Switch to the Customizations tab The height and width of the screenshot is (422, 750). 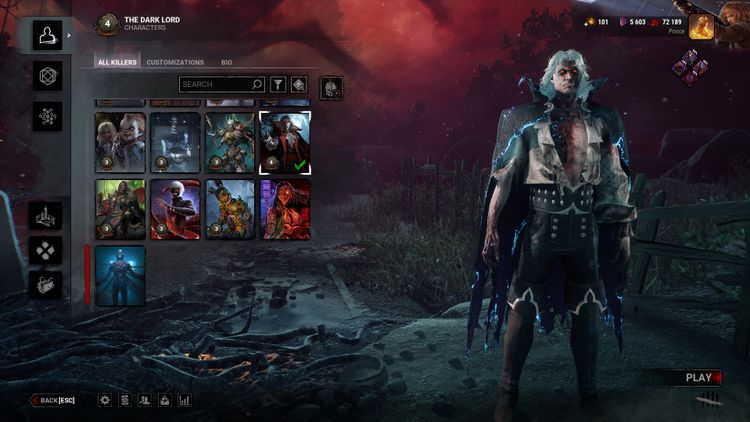click(175, 62)
